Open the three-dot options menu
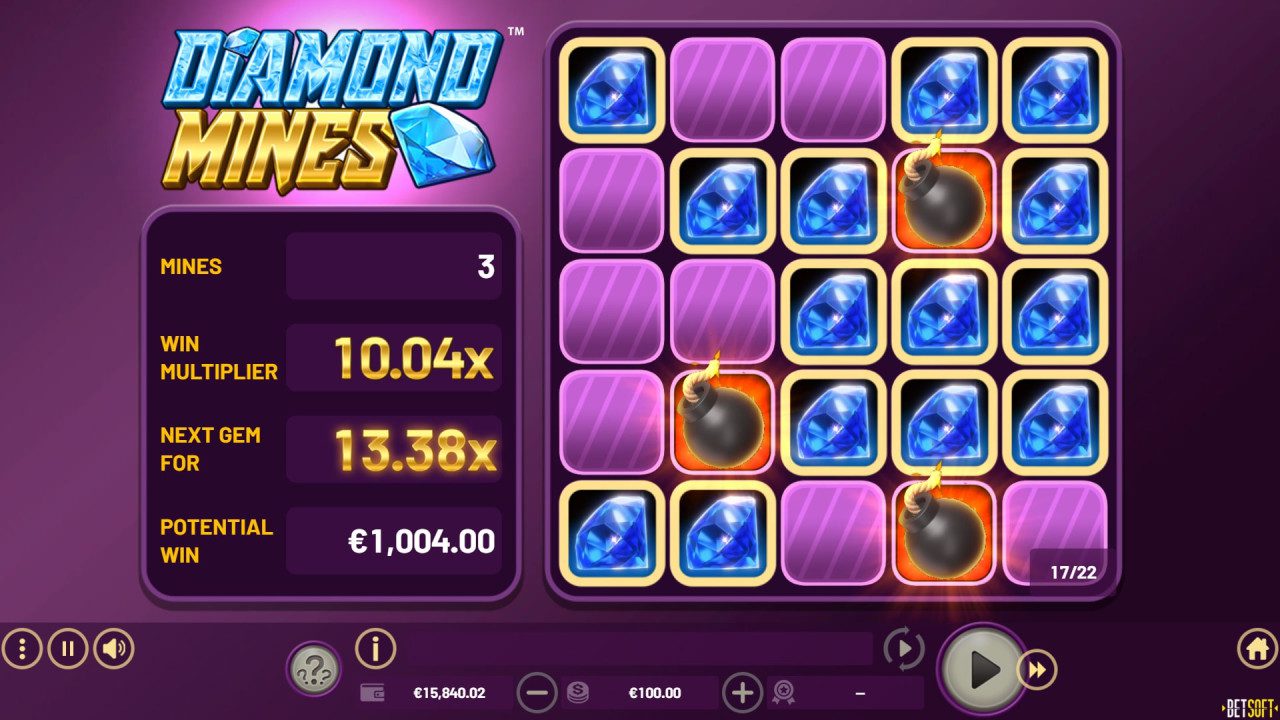The width and height of the screenshot is (1280, 720). 22,649
